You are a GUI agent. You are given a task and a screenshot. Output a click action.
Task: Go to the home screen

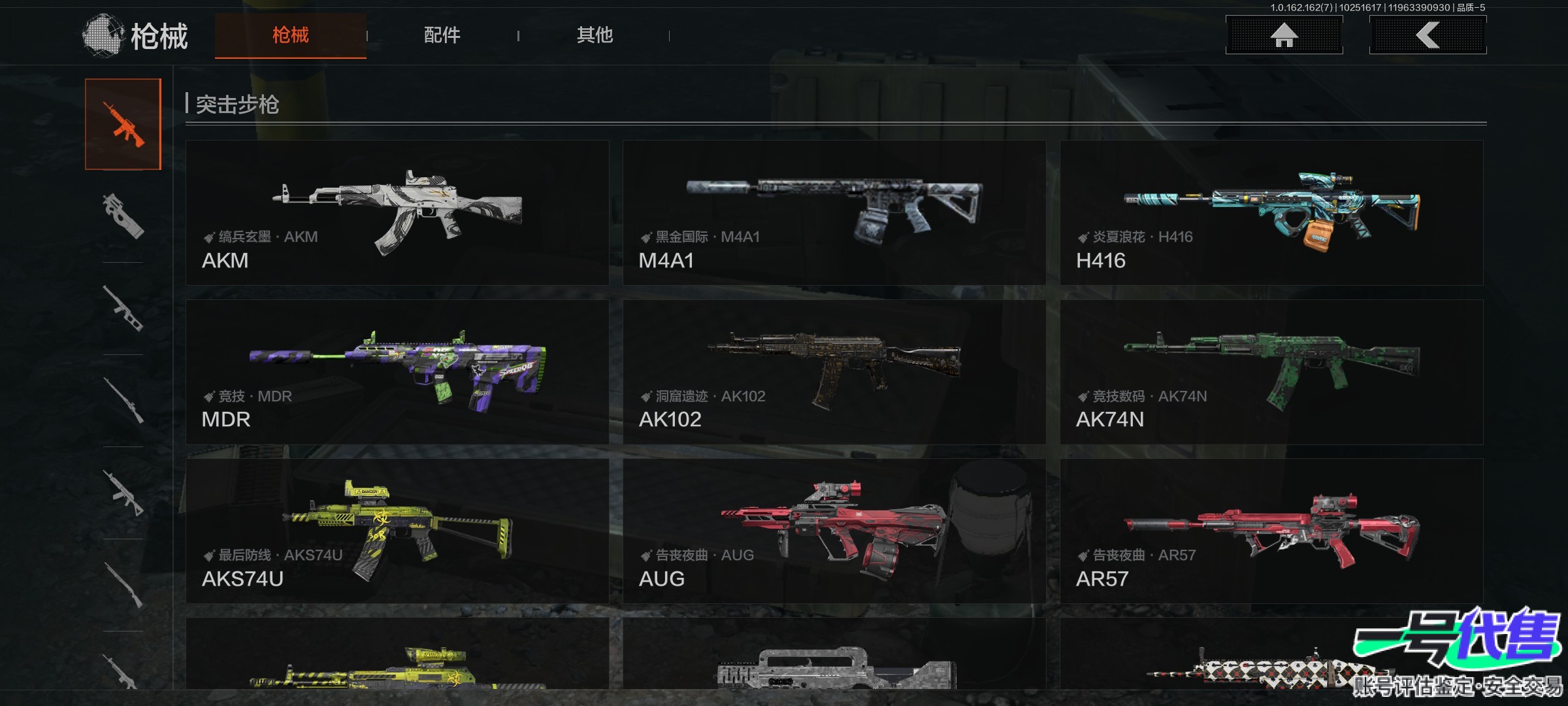coord(1284,35)
